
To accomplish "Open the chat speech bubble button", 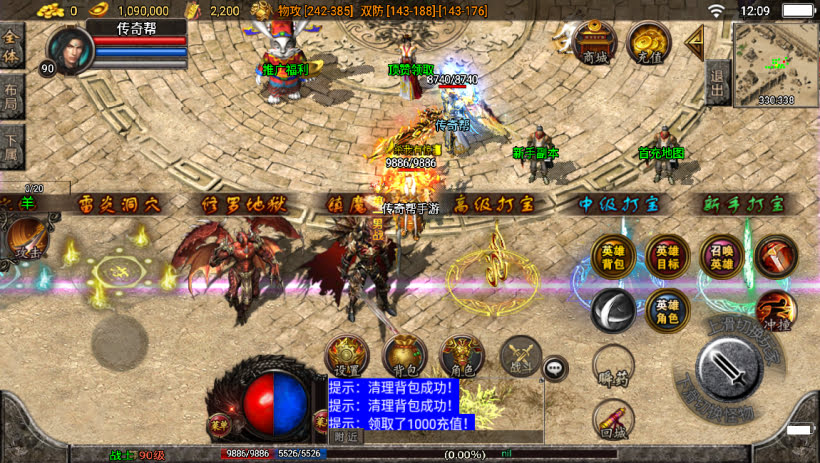I will (x=555, y=368).
